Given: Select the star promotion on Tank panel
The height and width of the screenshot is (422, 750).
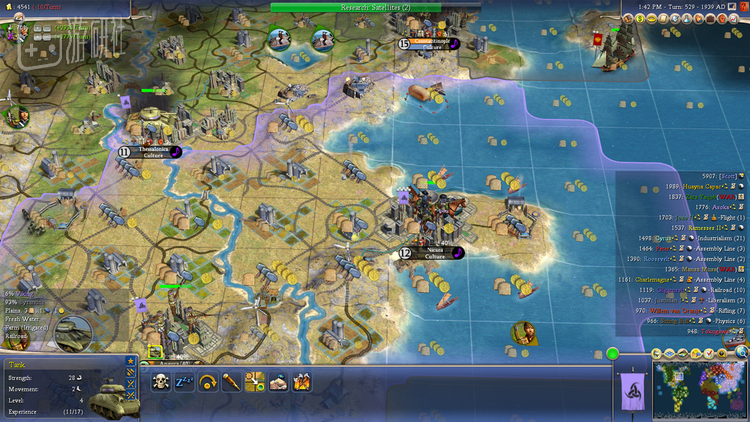Looking at the screenshot, I should [x=130, y=361].
